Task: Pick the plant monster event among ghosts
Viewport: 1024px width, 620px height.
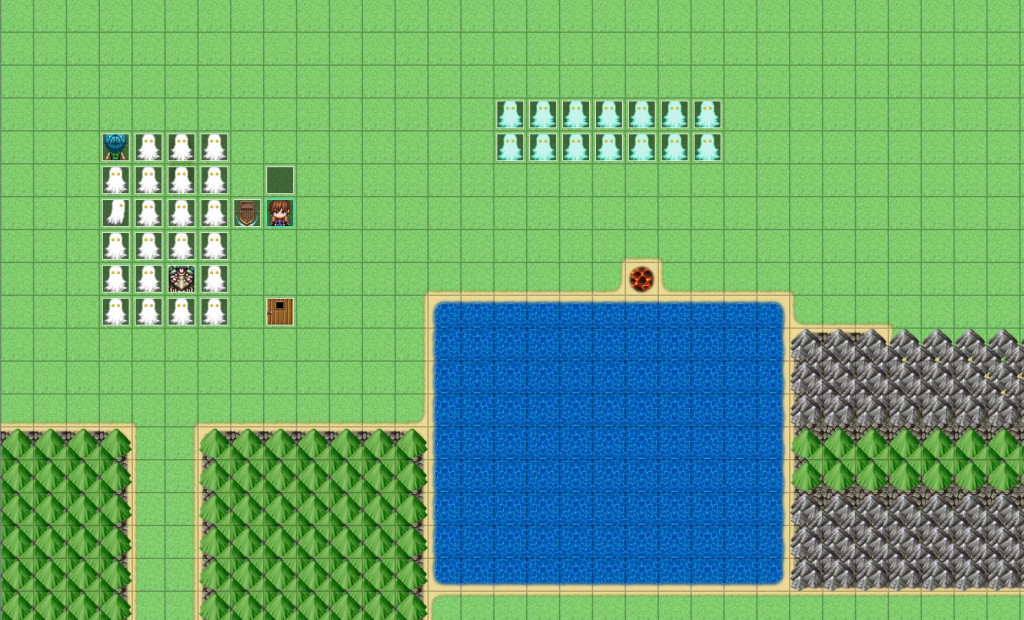Action: (181, 279)
